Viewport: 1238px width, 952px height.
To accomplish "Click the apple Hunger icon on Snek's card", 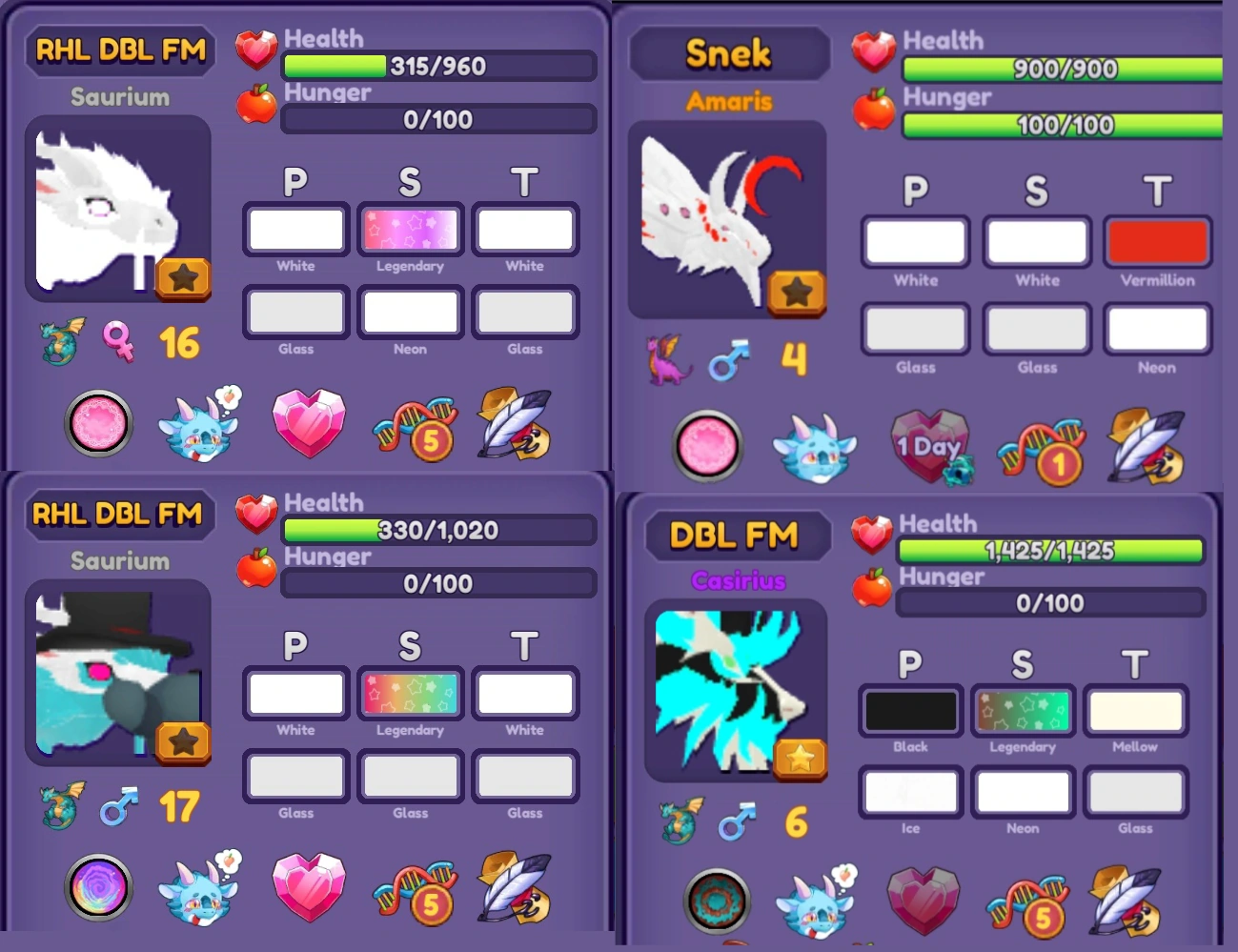I will coord(873,112).
